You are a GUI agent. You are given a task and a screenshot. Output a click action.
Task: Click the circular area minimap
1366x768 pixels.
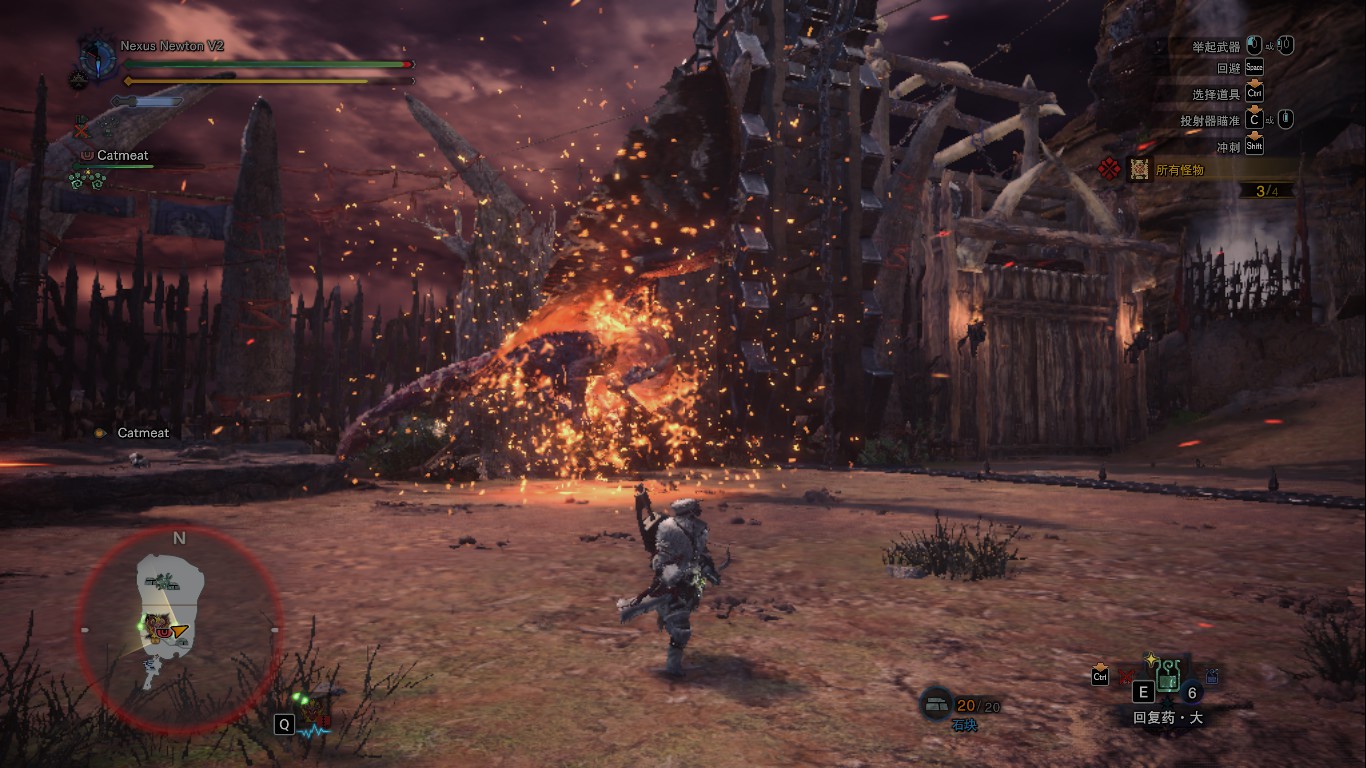tap(178, 630)
